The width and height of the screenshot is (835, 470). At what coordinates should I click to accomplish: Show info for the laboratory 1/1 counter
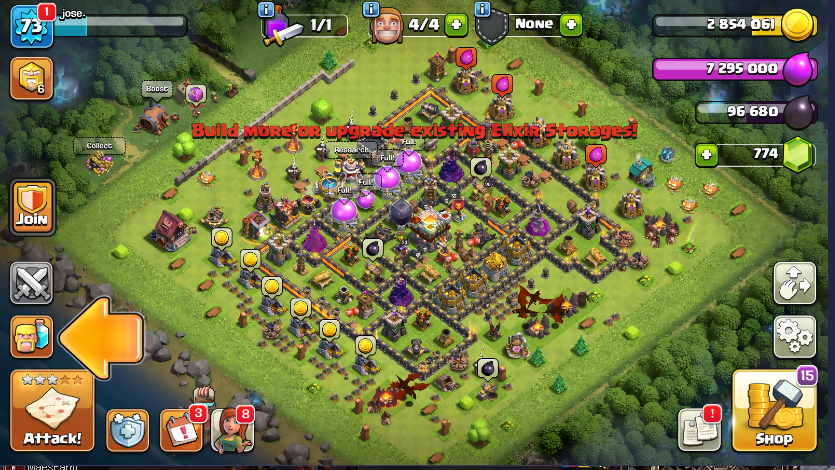click(x=266, y=10)
